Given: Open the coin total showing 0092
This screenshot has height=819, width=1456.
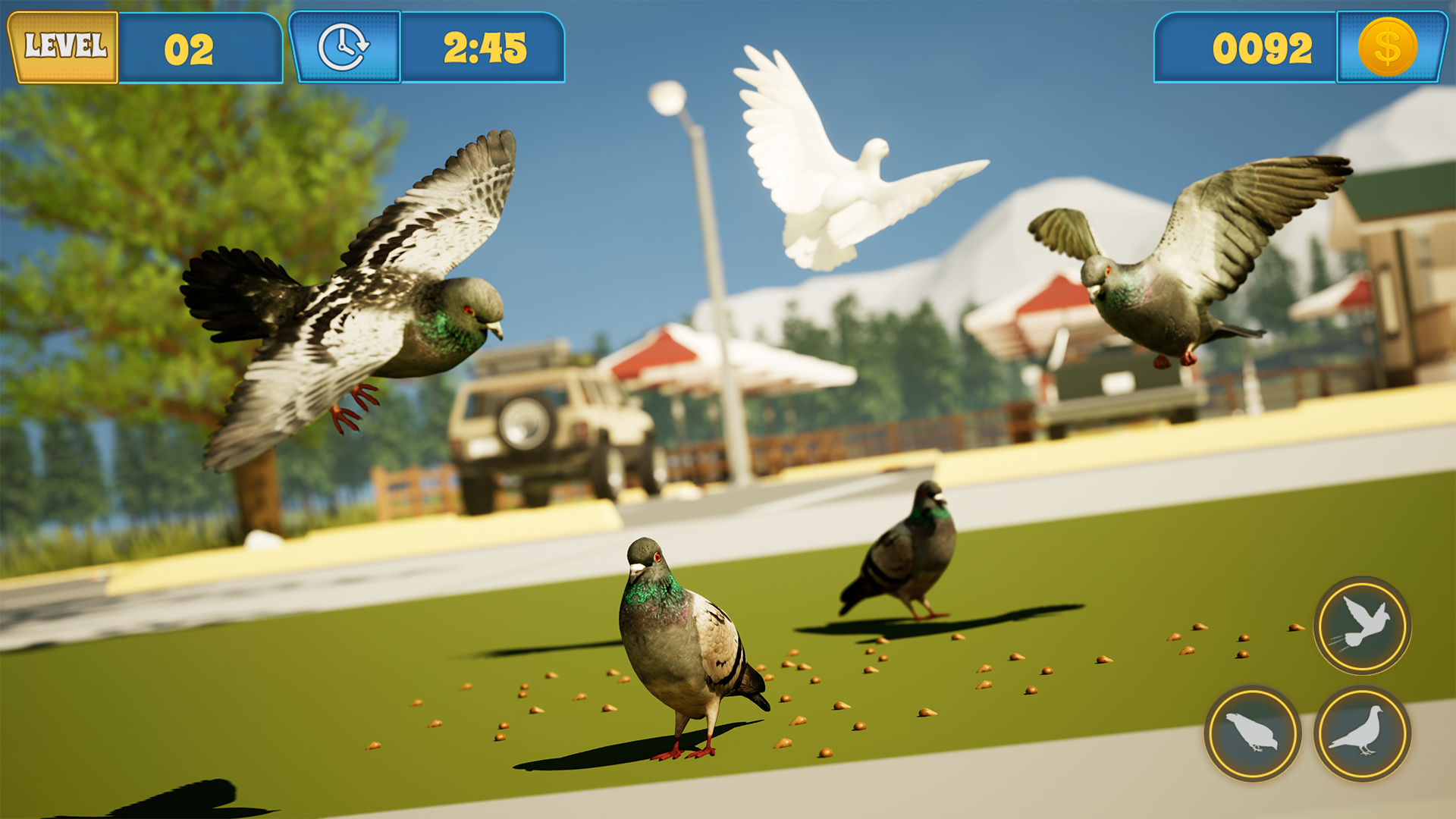Looking at the screenshot, I should coord(1263,48).
